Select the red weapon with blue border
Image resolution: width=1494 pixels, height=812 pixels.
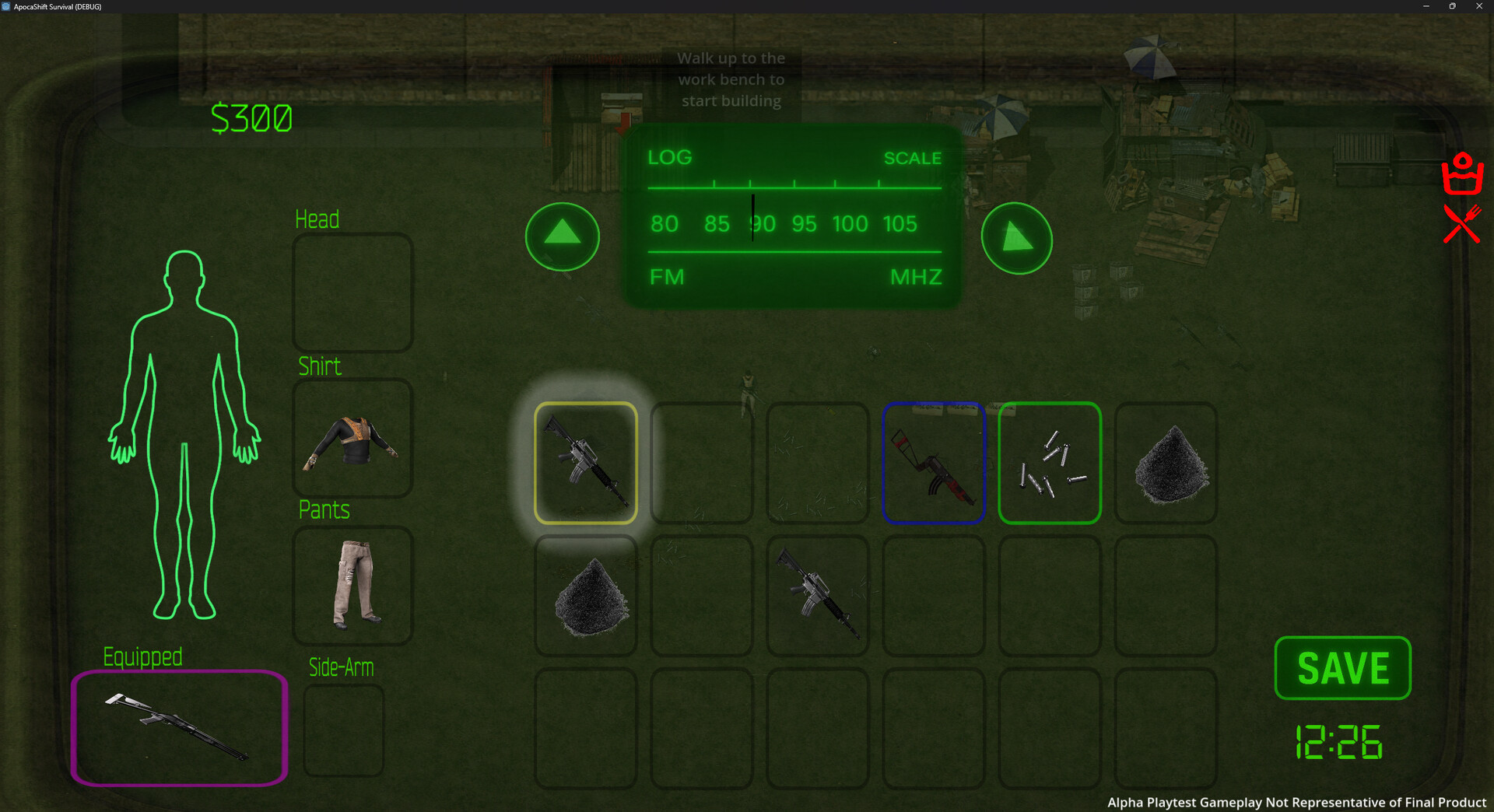pyautogui.click(x=934, y=463)
